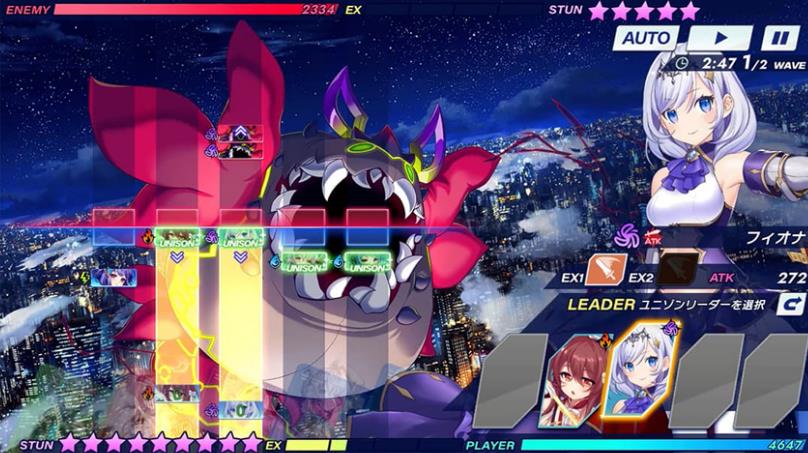Activate the EX1 sword skill icon
Screen dimensions: 808x453
pos(606,270)
